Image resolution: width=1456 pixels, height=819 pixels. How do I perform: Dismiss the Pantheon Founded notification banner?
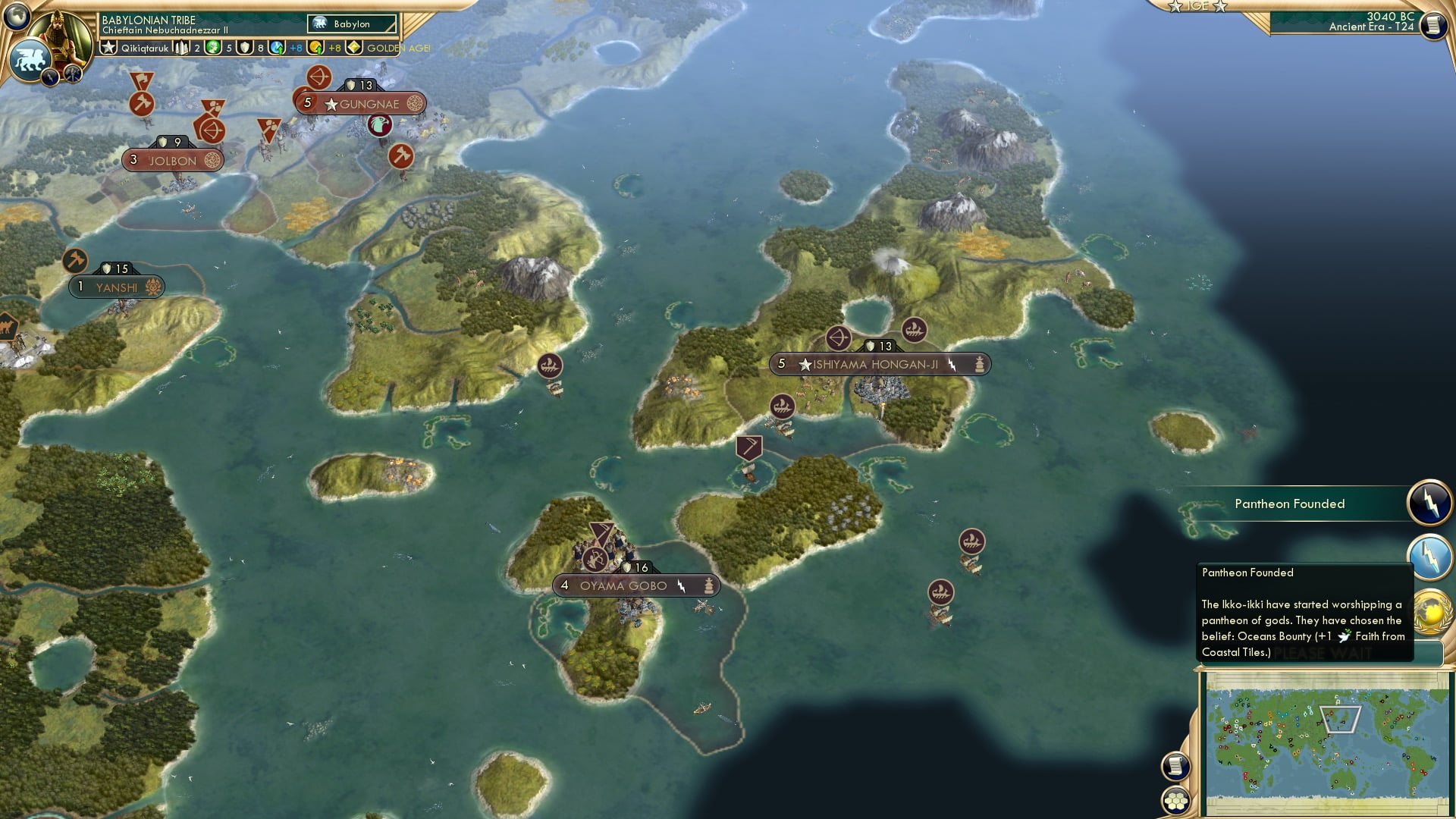pos(1291,504)
